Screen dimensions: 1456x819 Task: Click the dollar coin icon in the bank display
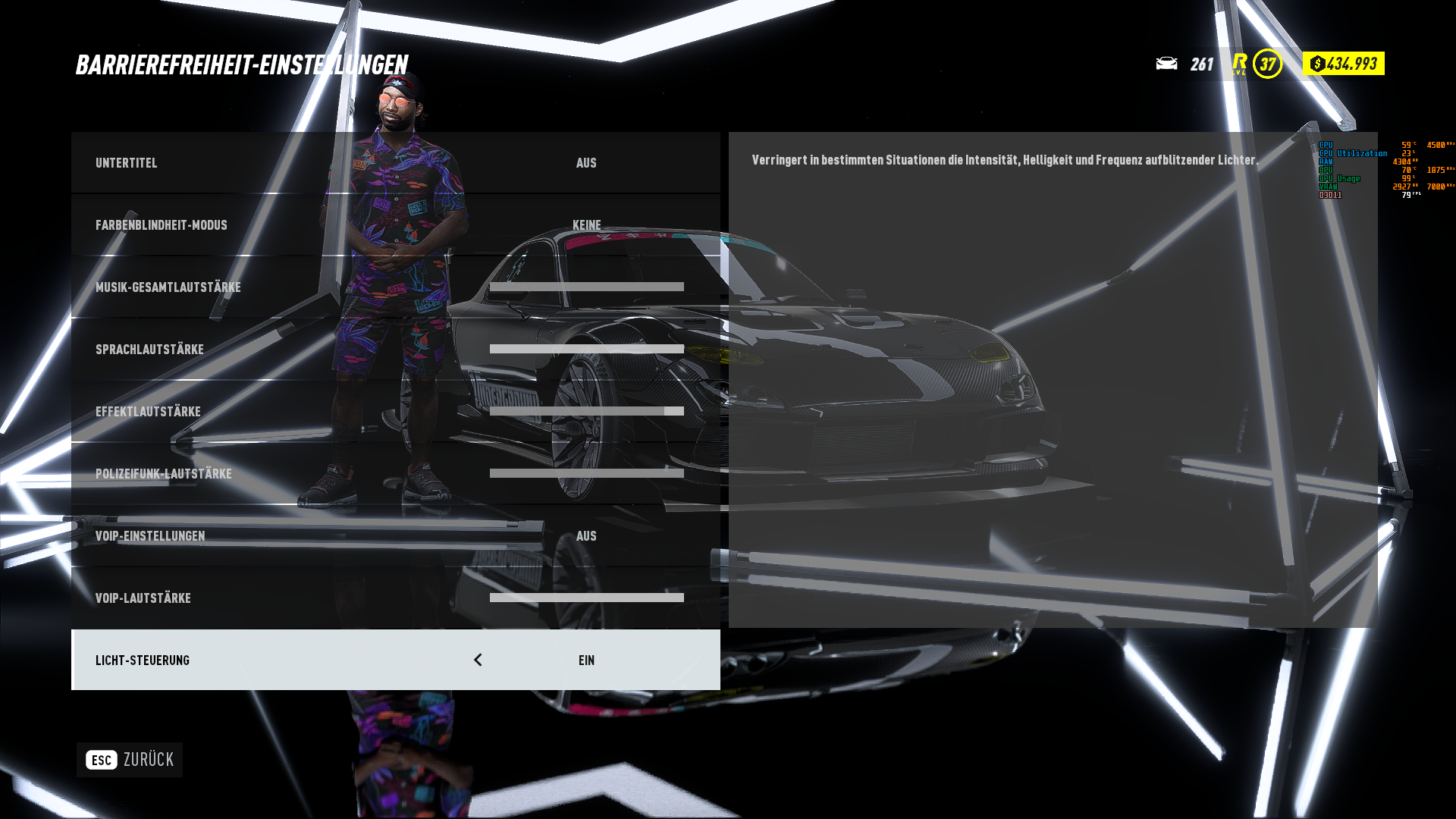click(1317, 64)
